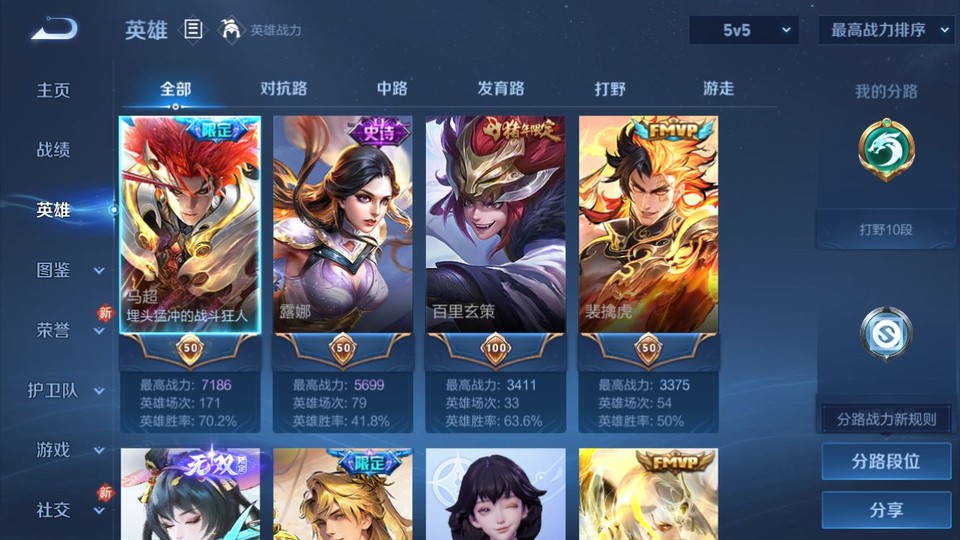Open the 主页 sidebar menu

(x=54, y=90)
